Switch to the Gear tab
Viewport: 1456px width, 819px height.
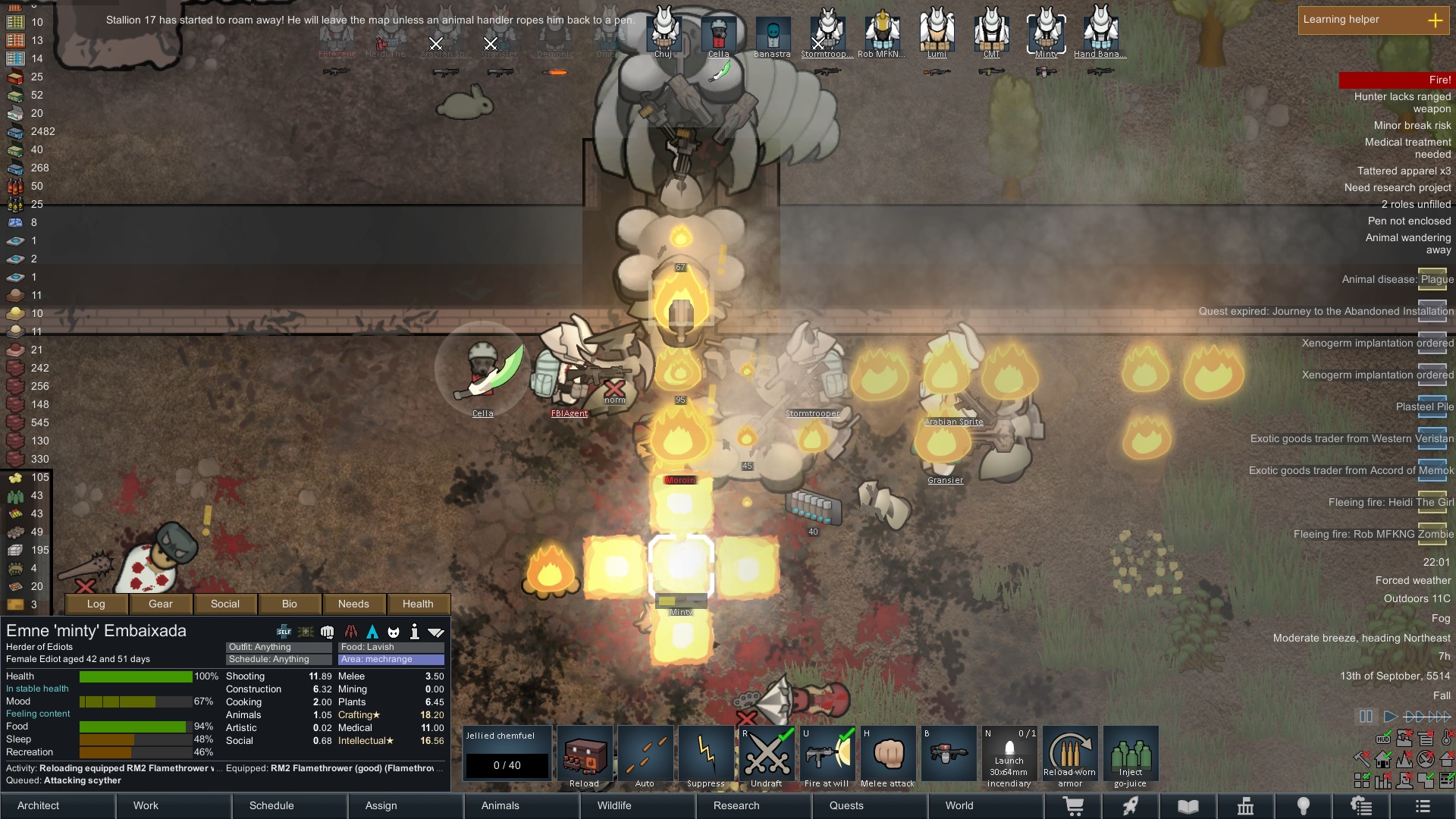161,604
